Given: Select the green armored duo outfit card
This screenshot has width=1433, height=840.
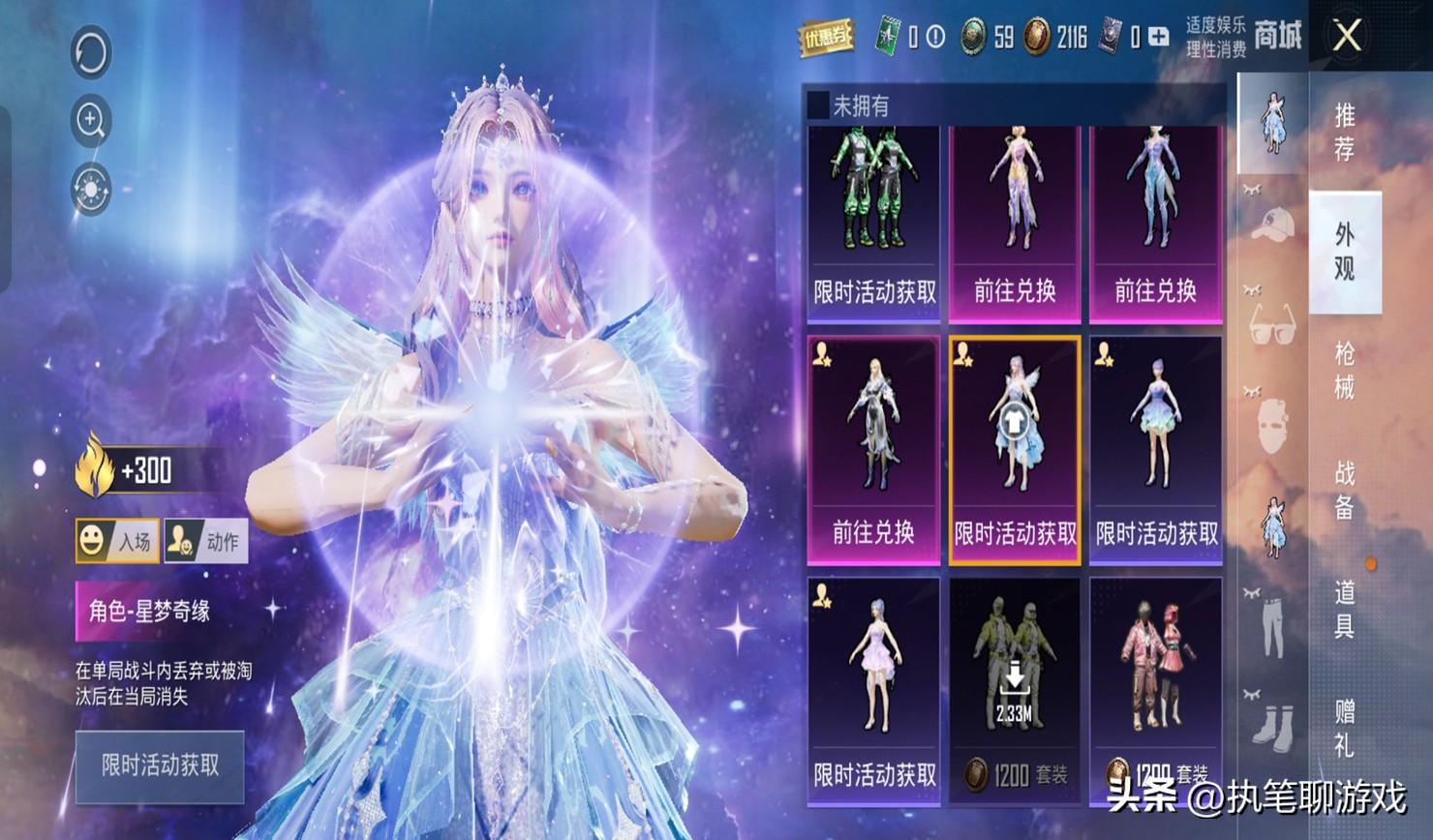Looking at the screenshot, I should (873, 223).
